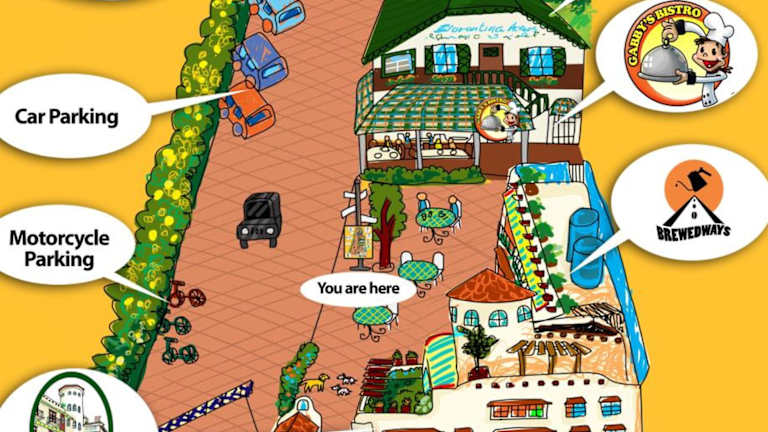Screen dimensions: 768x432
Task: Select the Car Parking callout label
Action: pos(67,116)
